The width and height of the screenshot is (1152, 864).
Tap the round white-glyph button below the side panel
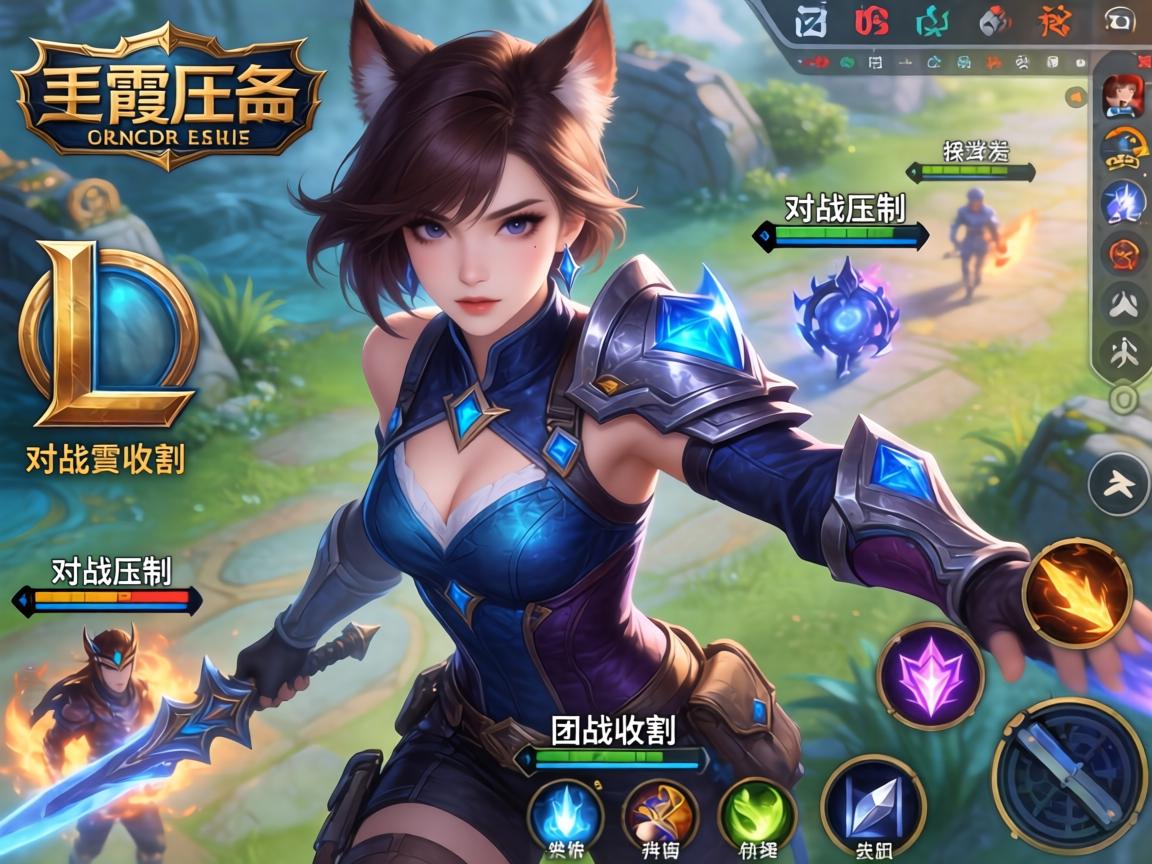1117,484
